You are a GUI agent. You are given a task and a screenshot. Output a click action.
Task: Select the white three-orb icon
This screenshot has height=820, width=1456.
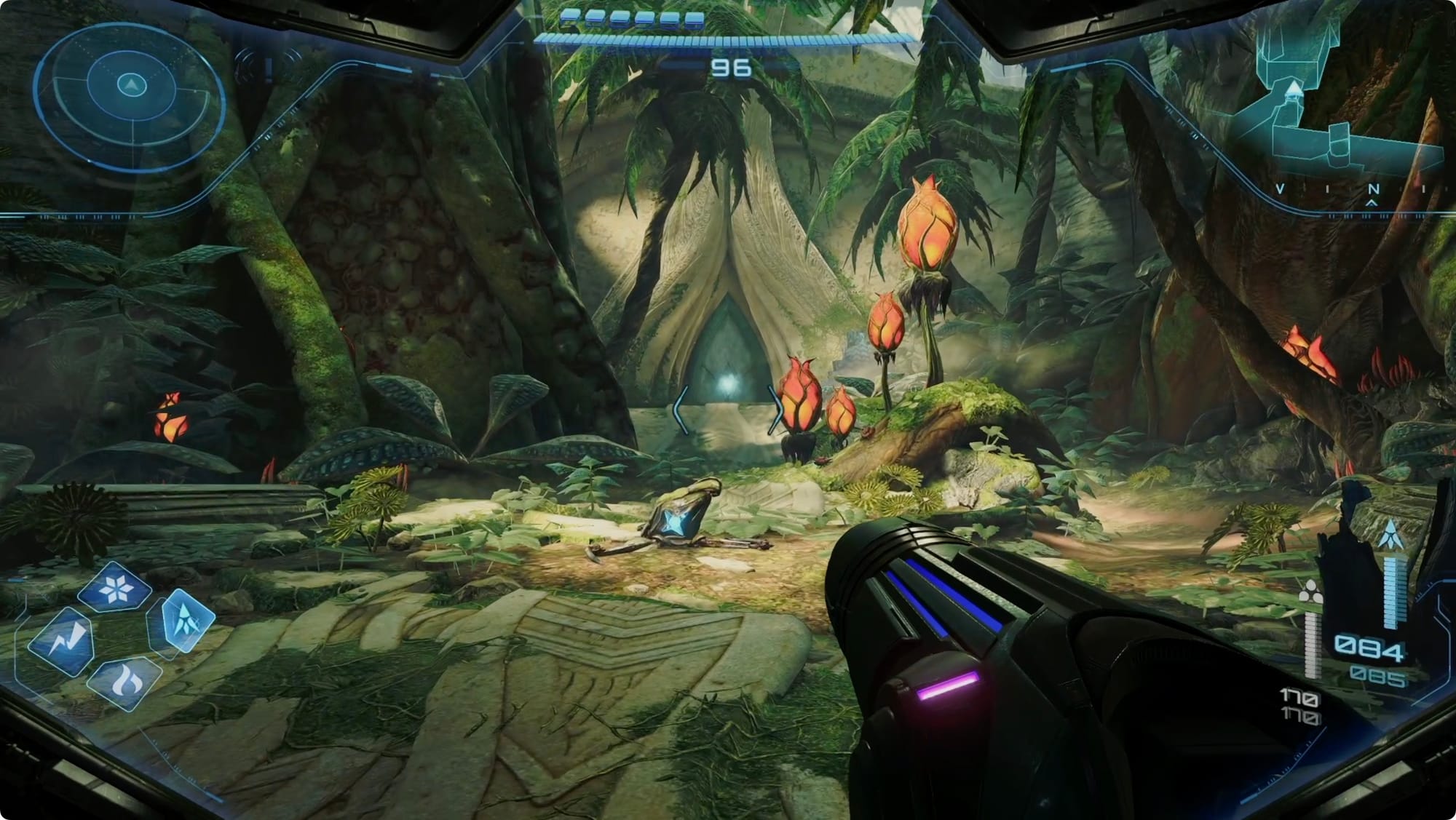tap(1310, 593)
